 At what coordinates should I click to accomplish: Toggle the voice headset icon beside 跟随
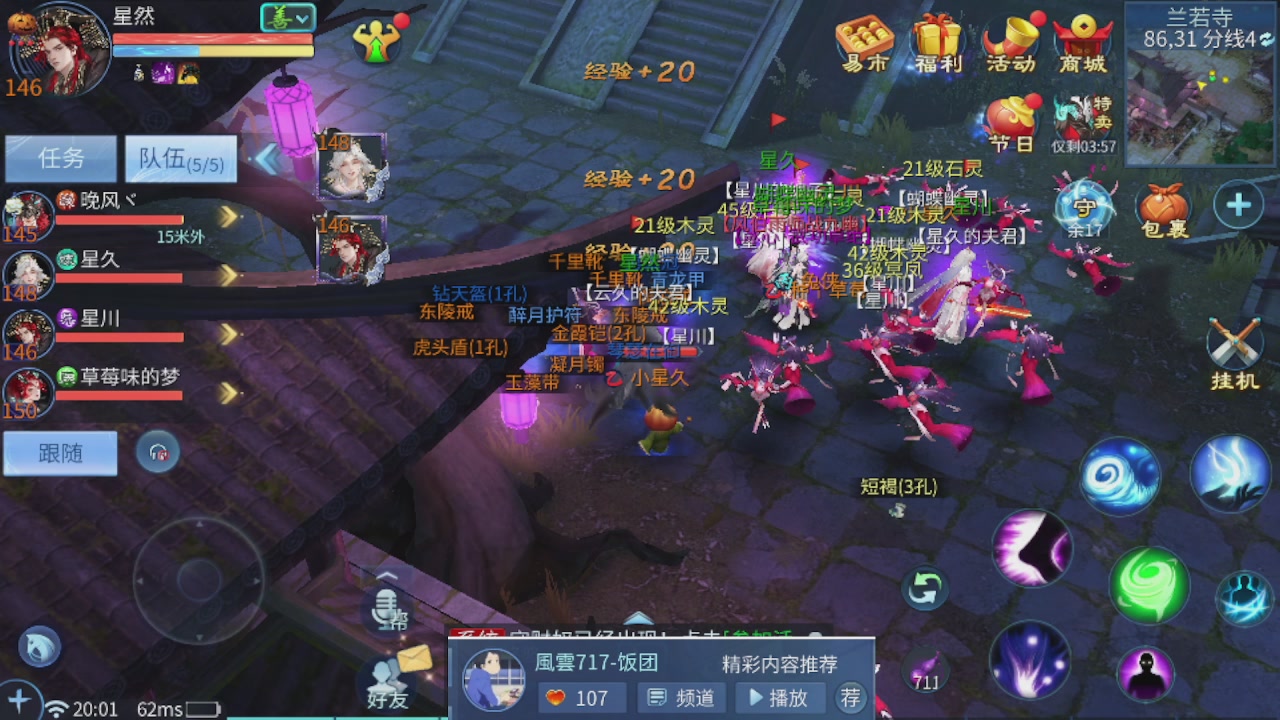tap(160, 453)
